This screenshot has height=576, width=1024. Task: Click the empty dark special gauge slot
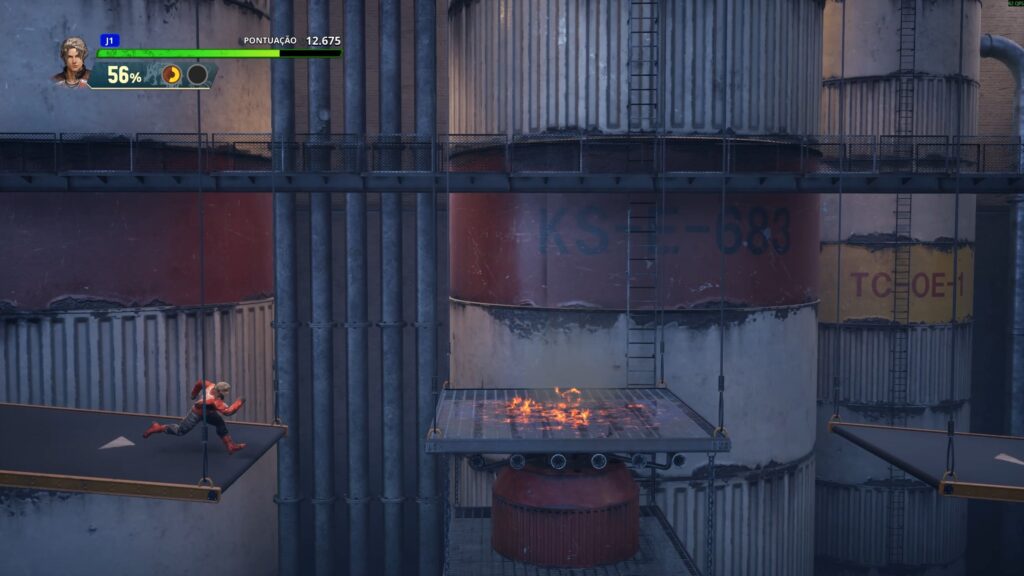[x=198, y=75]
